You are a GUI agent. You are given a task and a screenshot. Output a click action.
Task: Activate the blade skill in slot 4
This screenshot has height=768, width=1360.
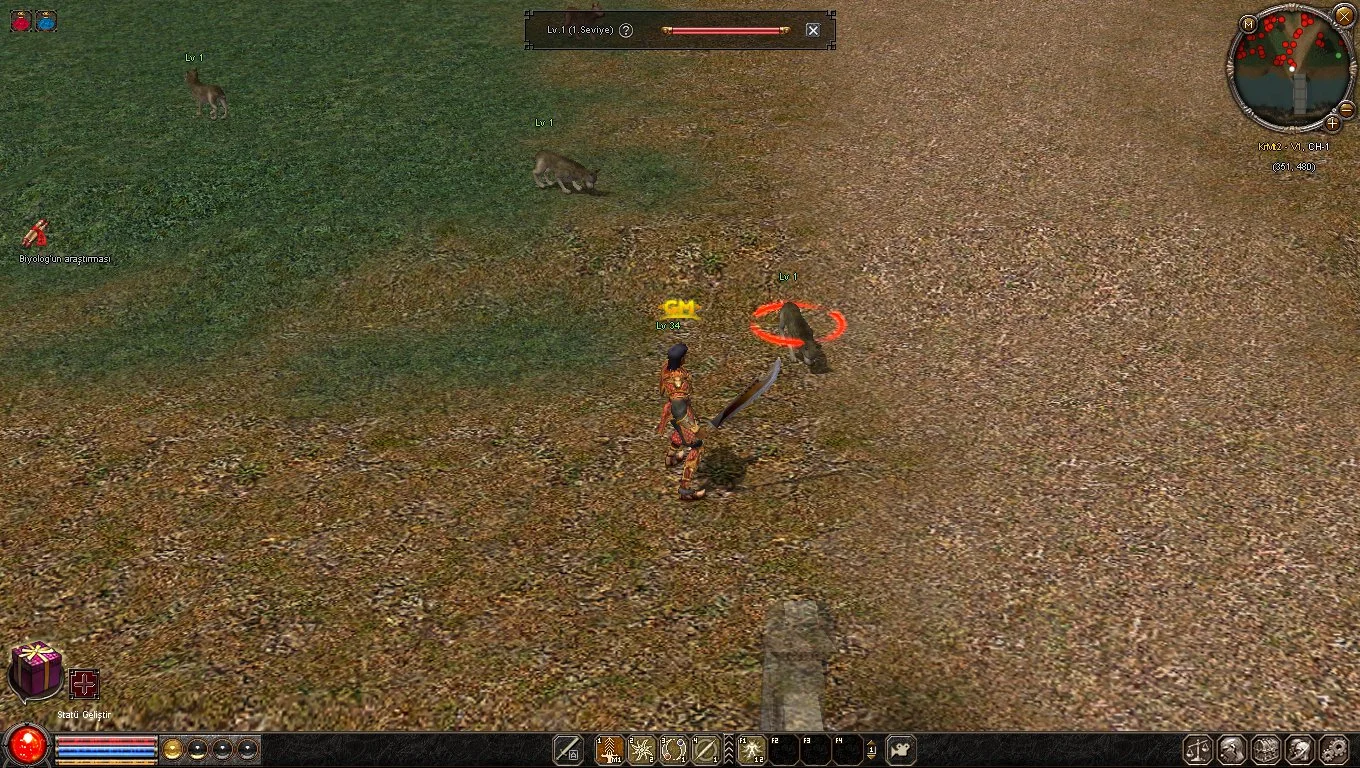[x=706, y=749]
